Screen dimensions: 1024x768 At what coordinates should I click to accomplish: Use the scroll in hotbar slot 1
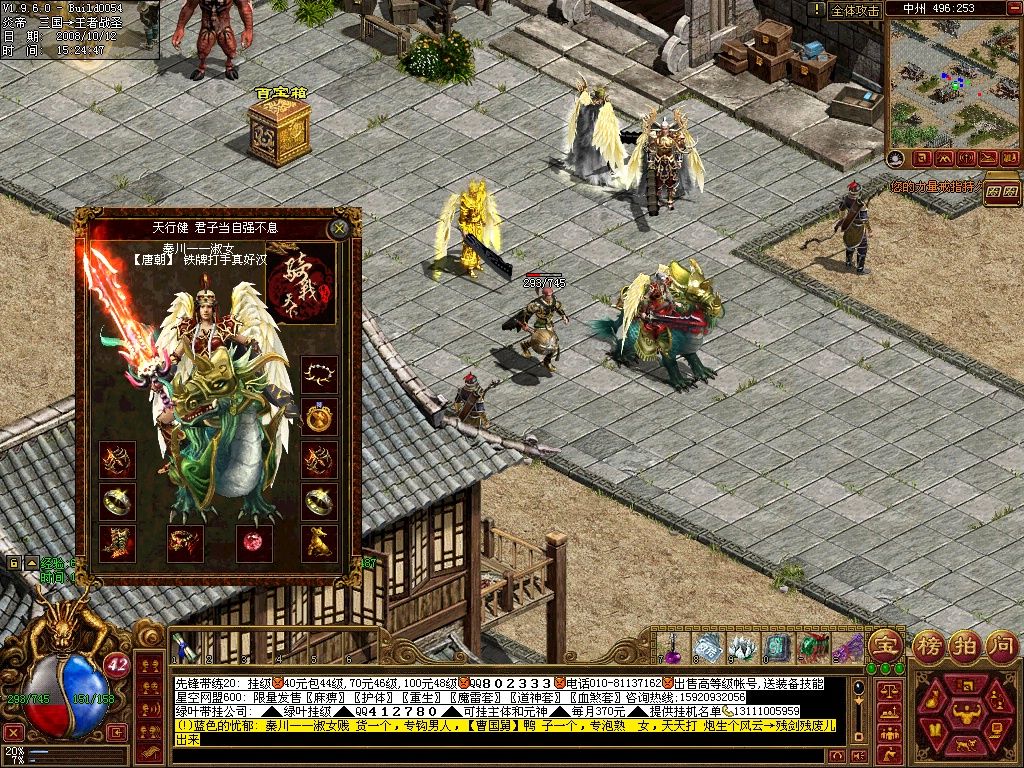(183, 647)
